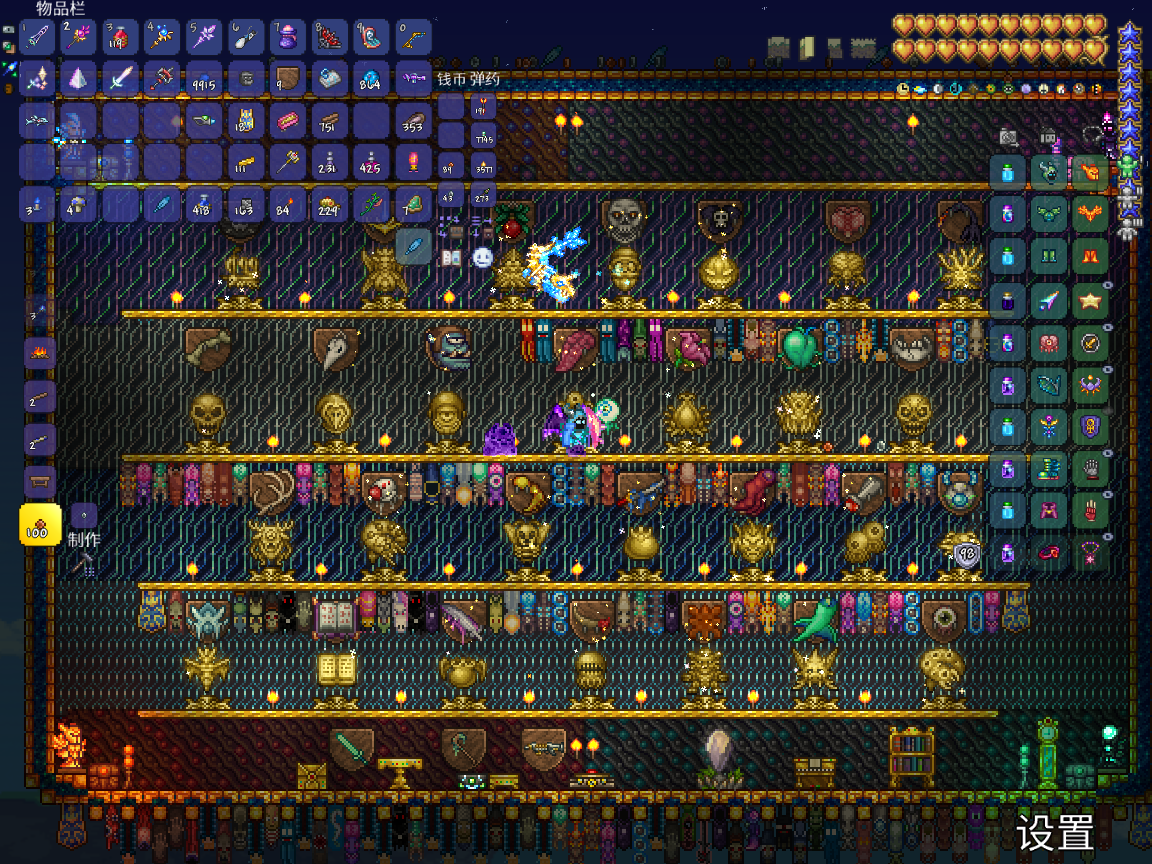Image resolution: width=1152 pixels, height=864 pixels.
Task: Choose the campfire crafting recipe
Action: point(40,354)
